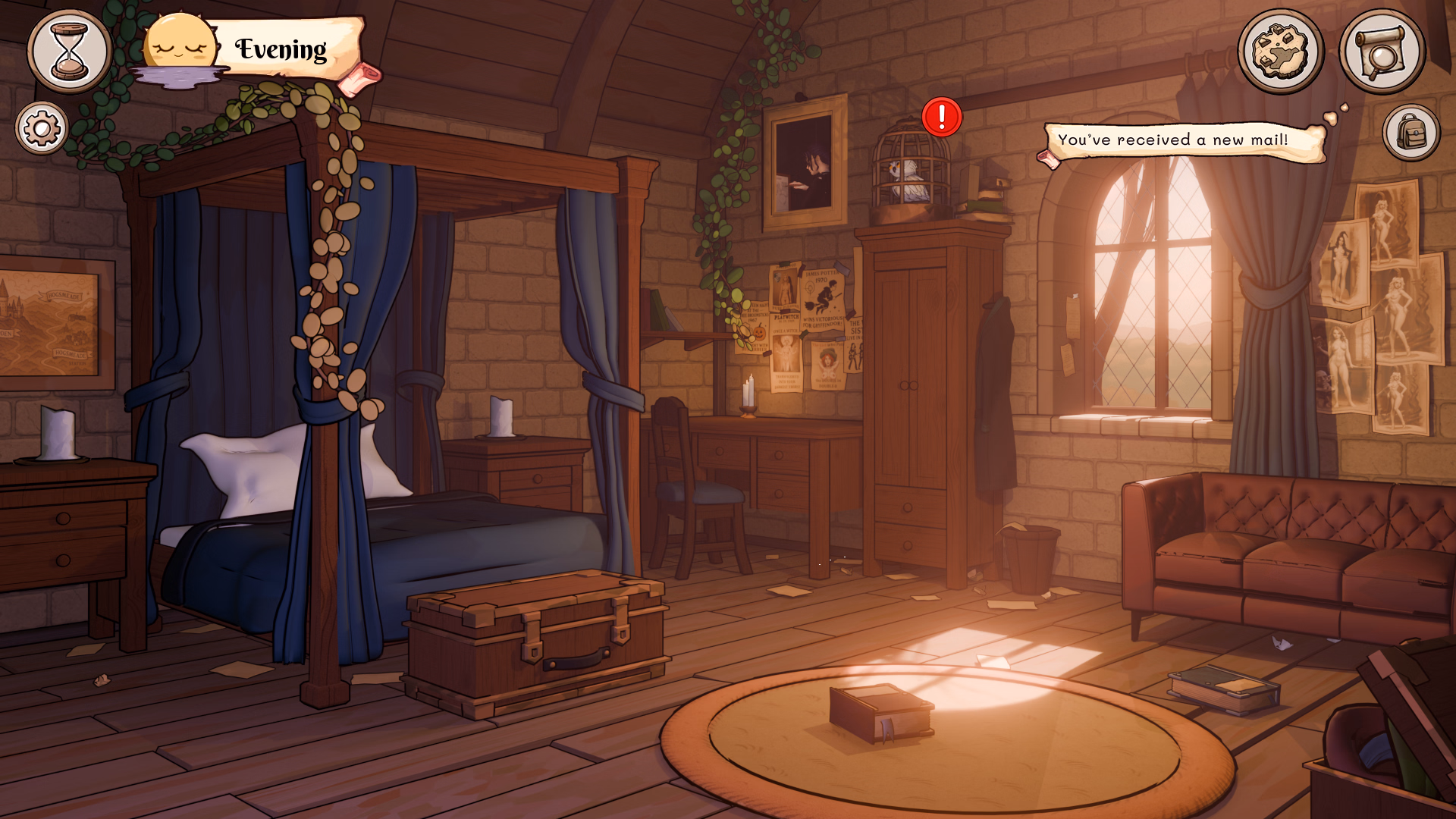Click the red exclamation notification above the owl cage
1456x819 pixels.
pyautogui.click(x=940, y=118)
